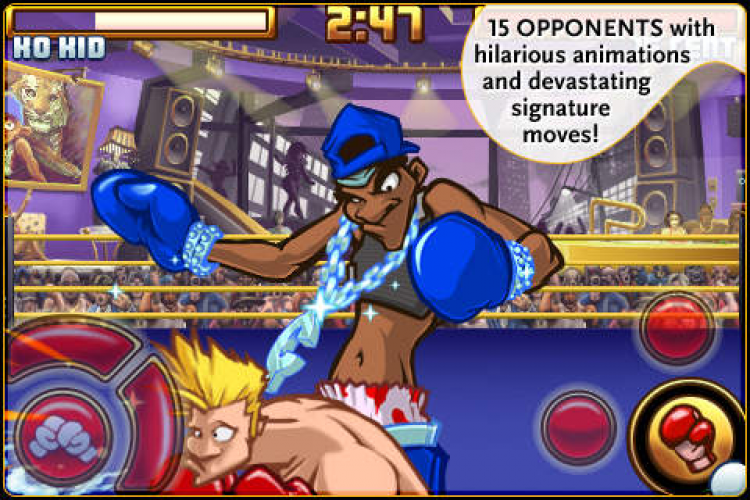Tap the fist button in the control pad
The image size is (750, 500).
point(62,434)
